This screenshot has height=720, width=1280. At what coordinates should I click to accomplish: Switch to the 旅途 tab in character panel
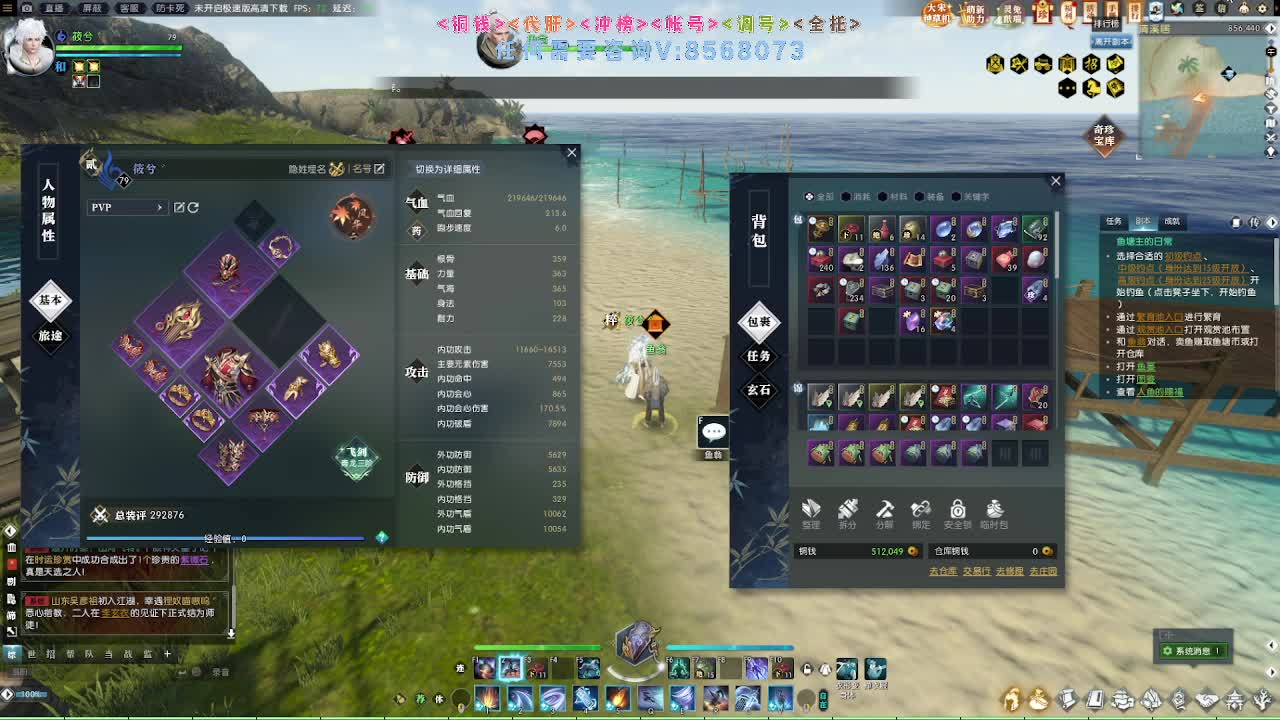pyautogui.click(x=49, y=336)
